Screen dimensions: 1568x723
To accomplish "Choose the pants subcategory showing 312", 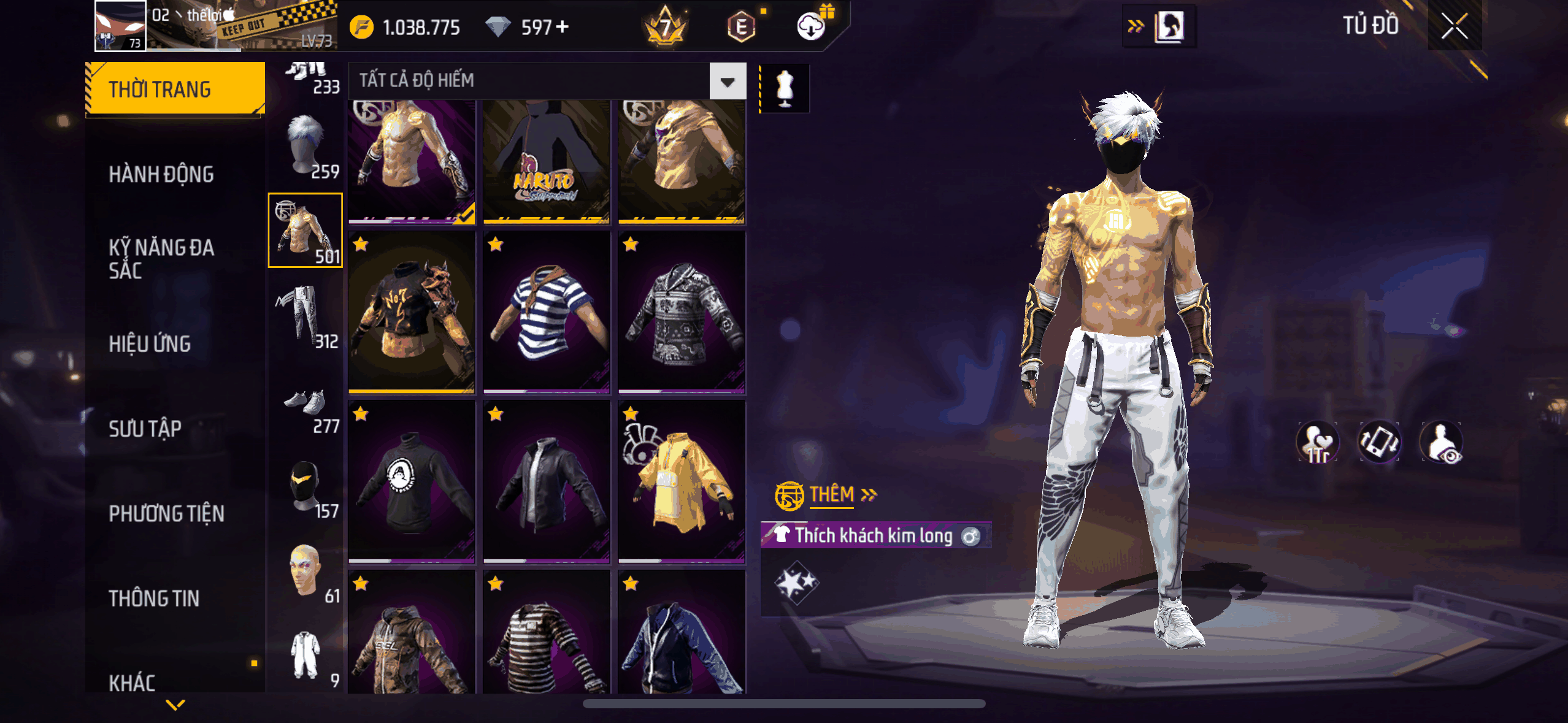I will coord(306,316).
